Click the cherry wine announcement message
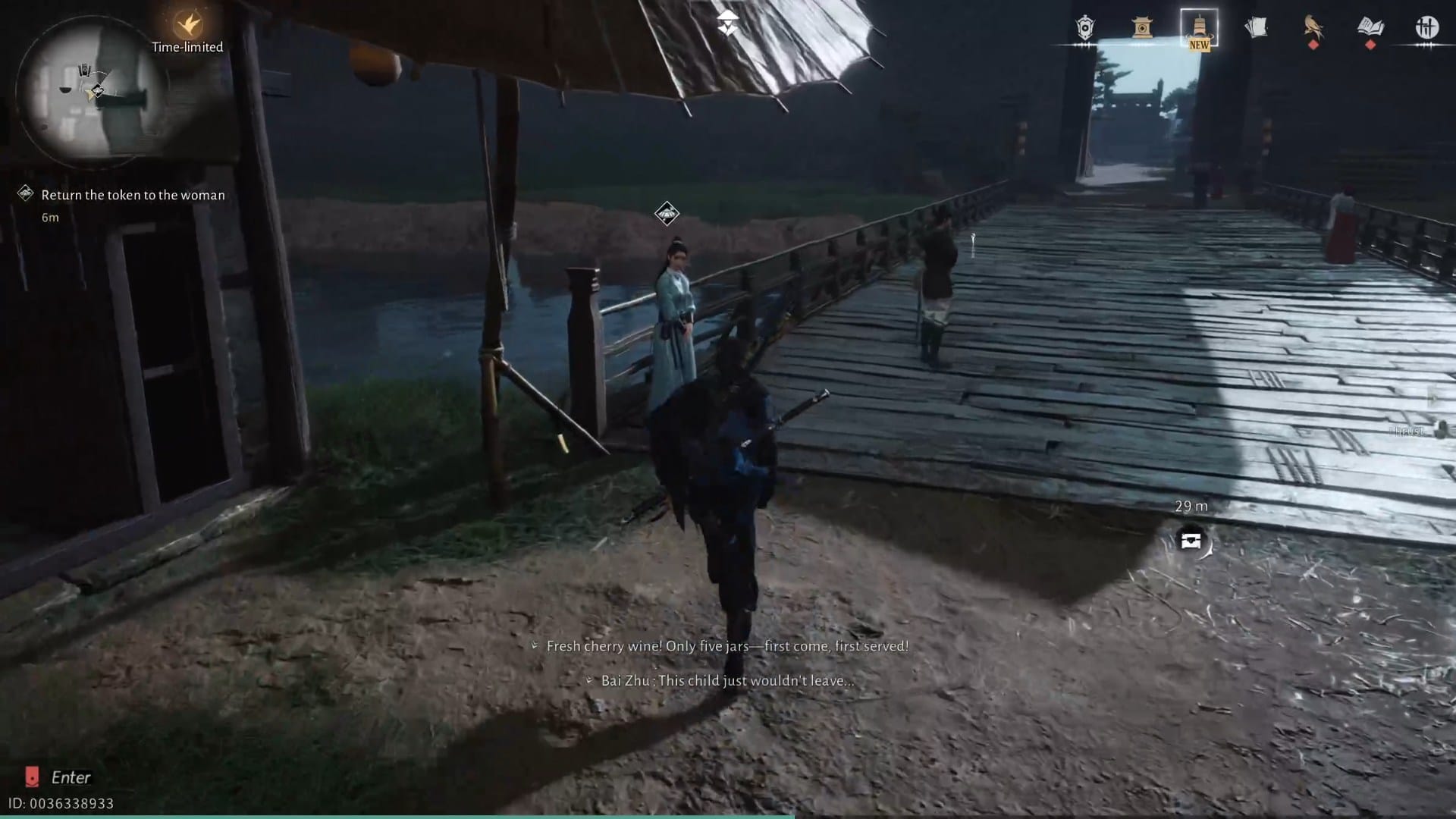 [x=719, y=646]
